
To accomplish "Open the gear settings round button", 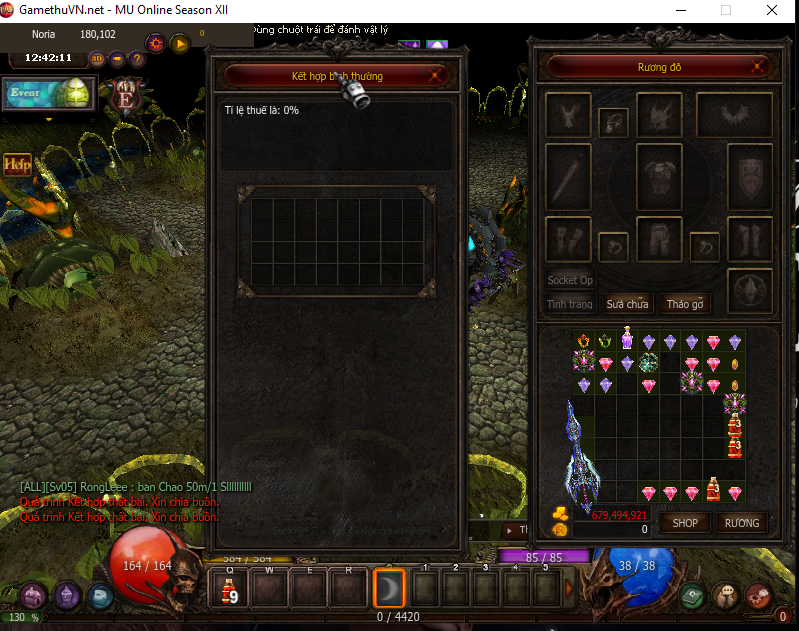I will pos(155,43).
